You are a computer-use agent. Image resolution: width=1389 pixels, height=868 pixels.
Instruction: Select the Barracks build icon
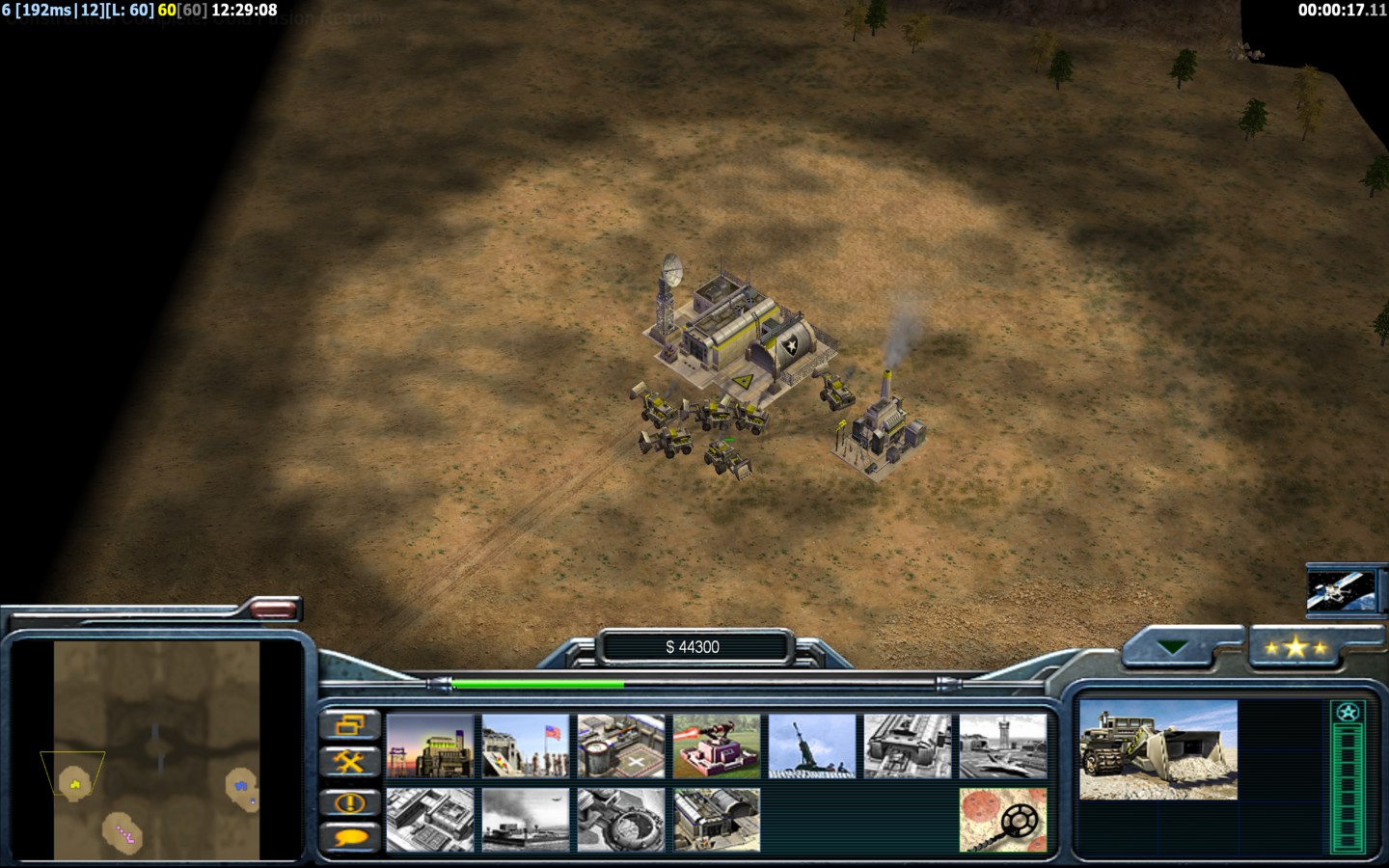coord(526,746)
